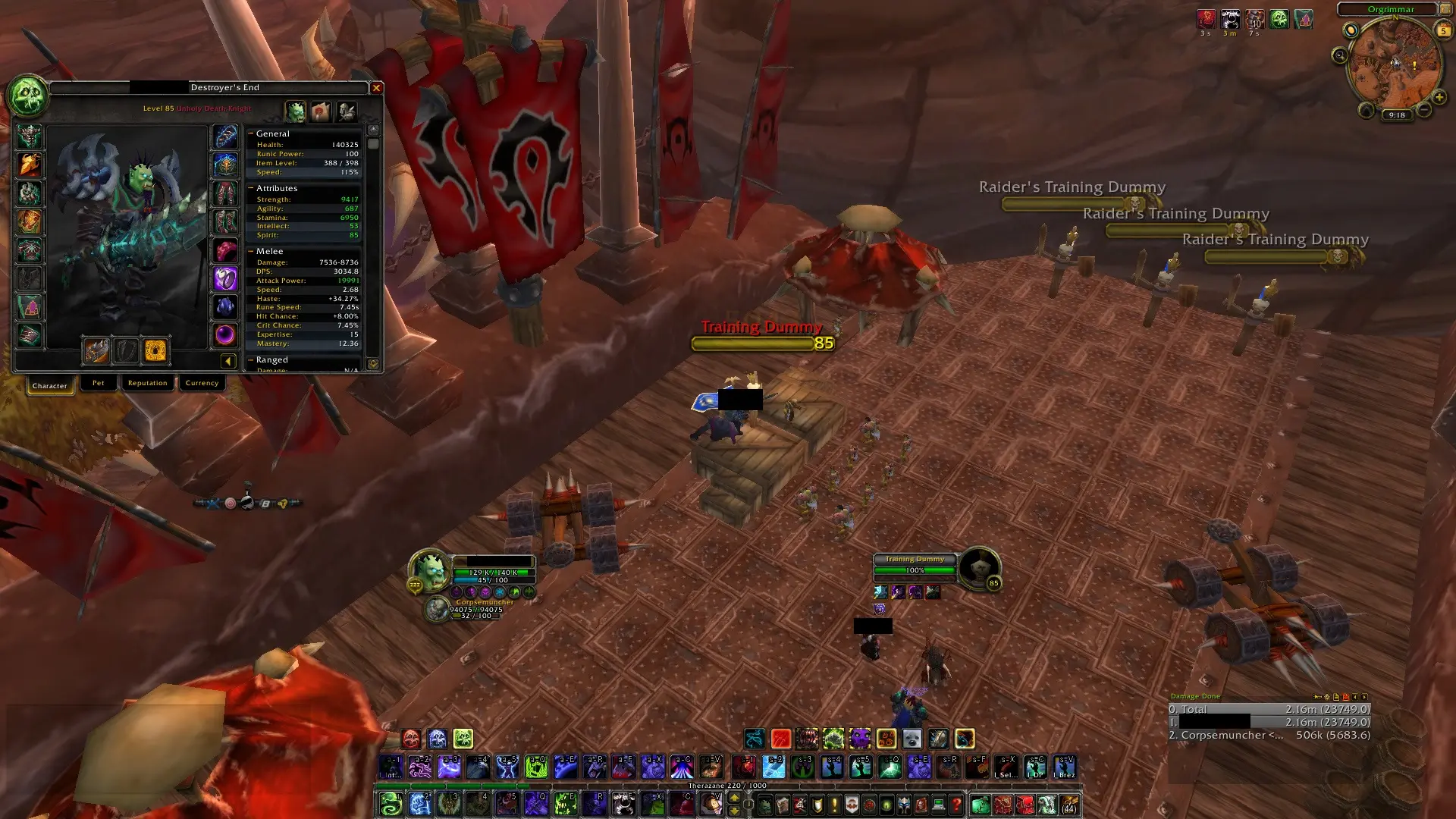Show the Currency tab

tap(202, 383)
